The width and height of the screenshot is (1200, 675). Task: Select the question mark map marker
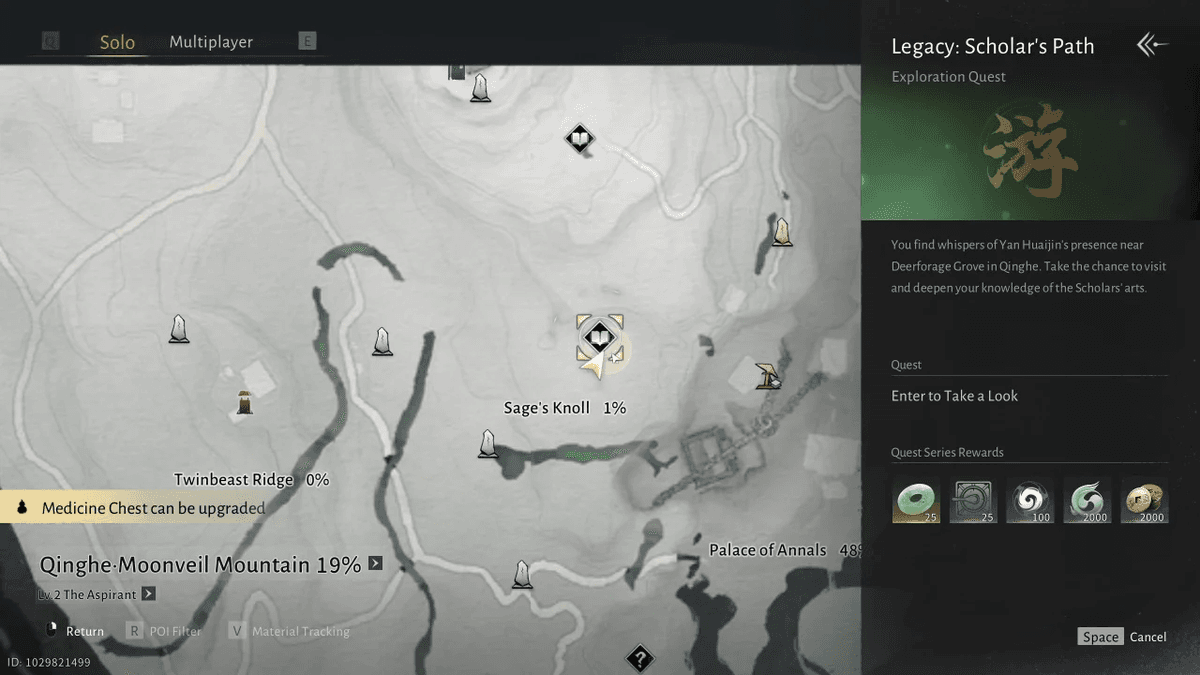click(639, 659)
